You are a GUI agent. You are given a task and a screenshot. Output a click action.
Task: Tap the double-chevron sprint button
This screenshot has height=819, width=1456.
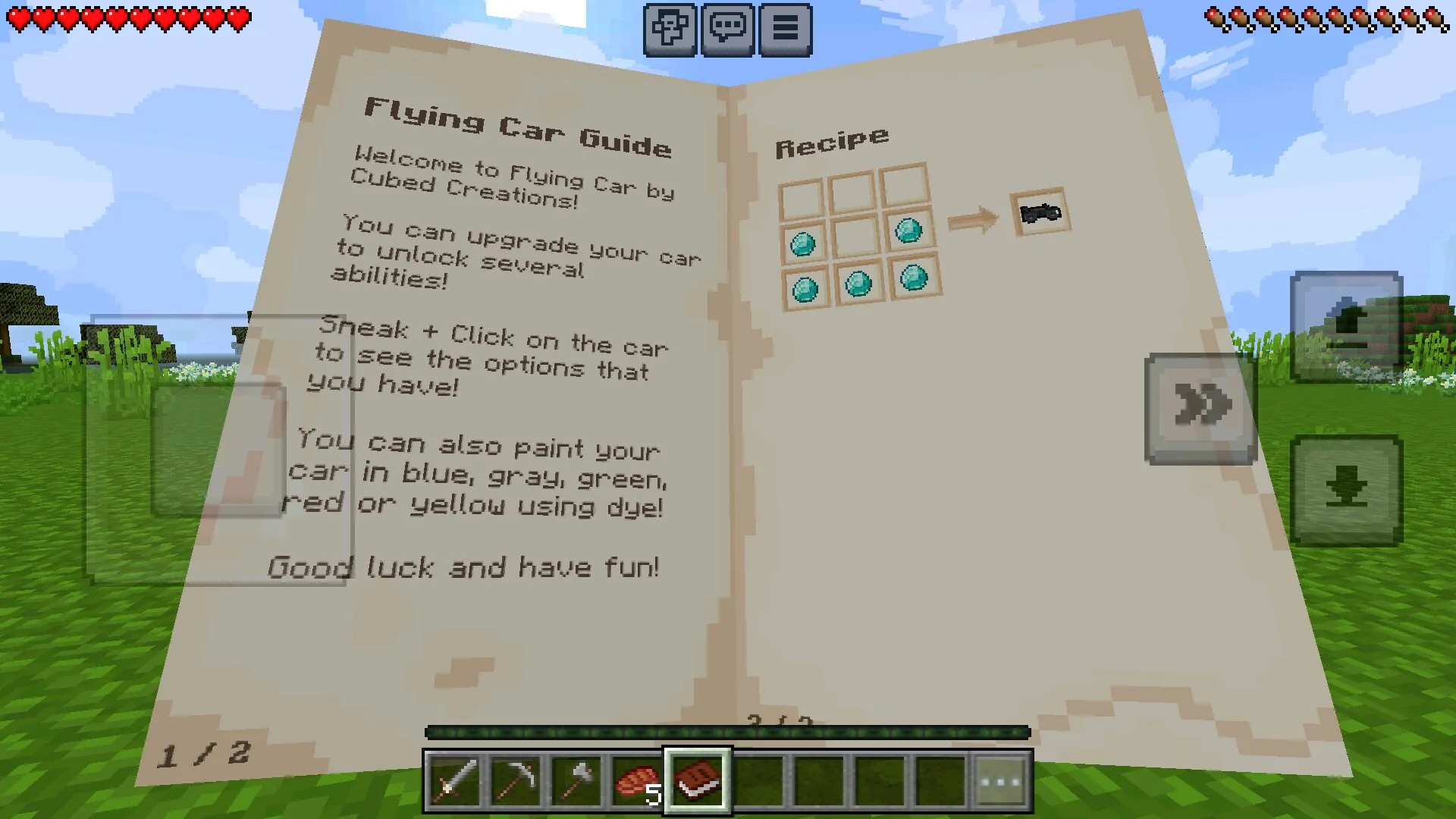coord(1201,408)
